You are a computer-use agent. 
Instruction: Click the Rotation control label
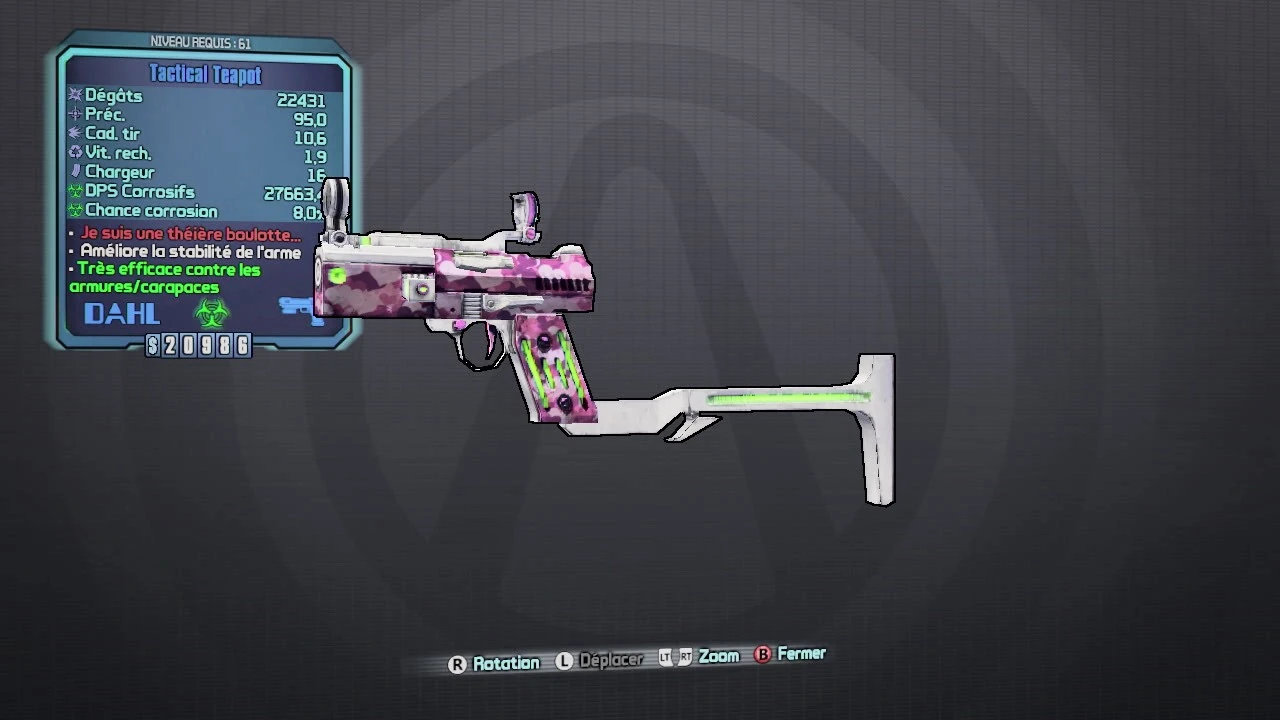click(x=507, y=662)
